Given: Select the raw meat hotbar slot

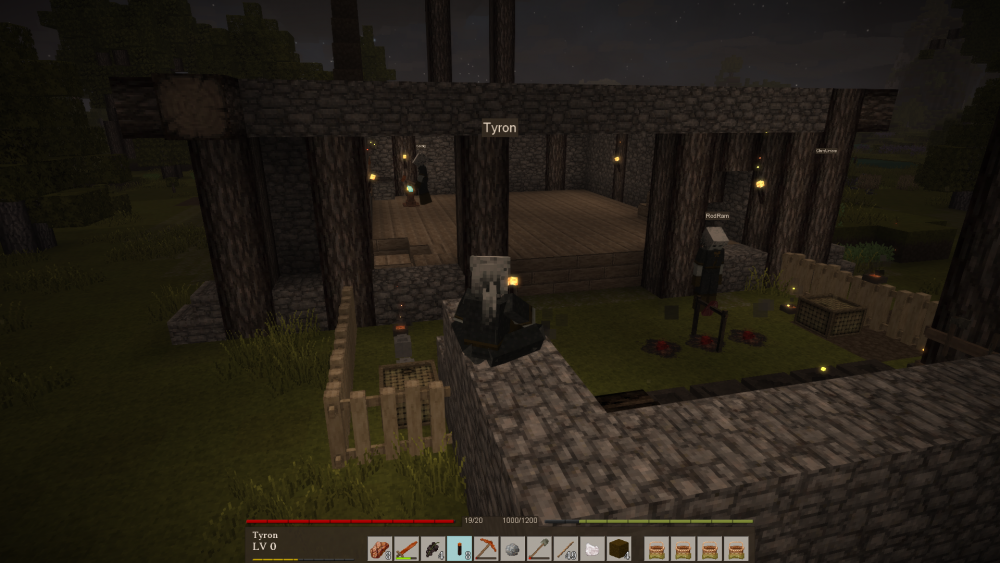Looking at the screenshot, I should (x=379, y=548).
